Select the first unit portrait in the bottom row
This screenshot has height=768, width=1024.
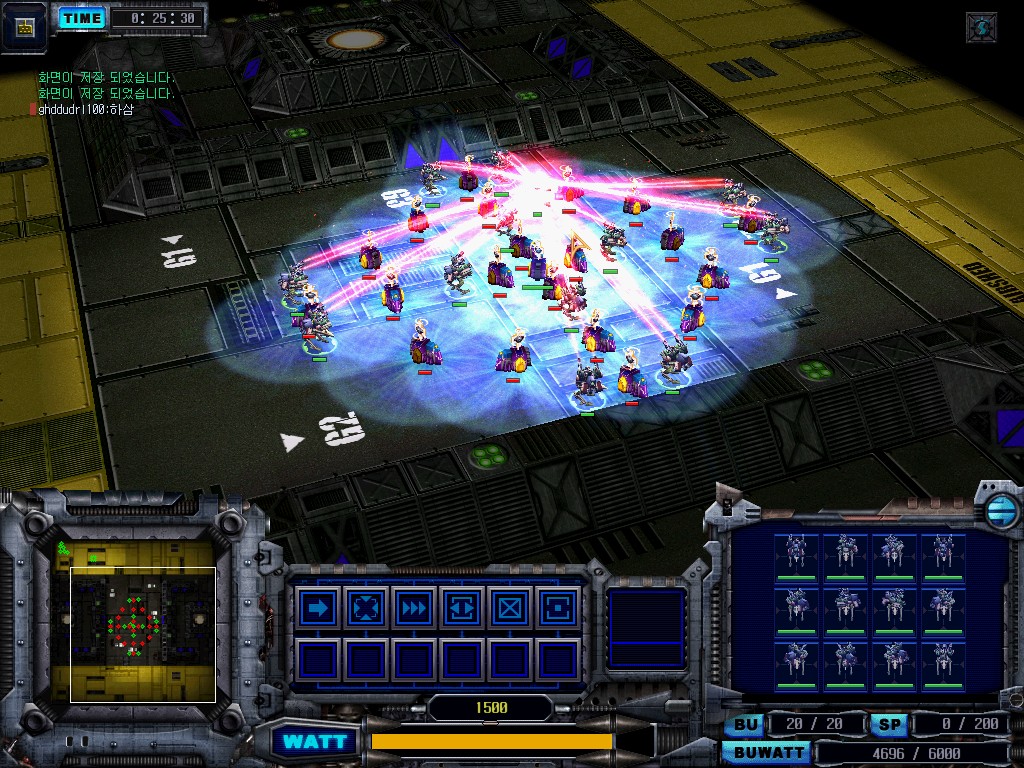click(796, 662)
